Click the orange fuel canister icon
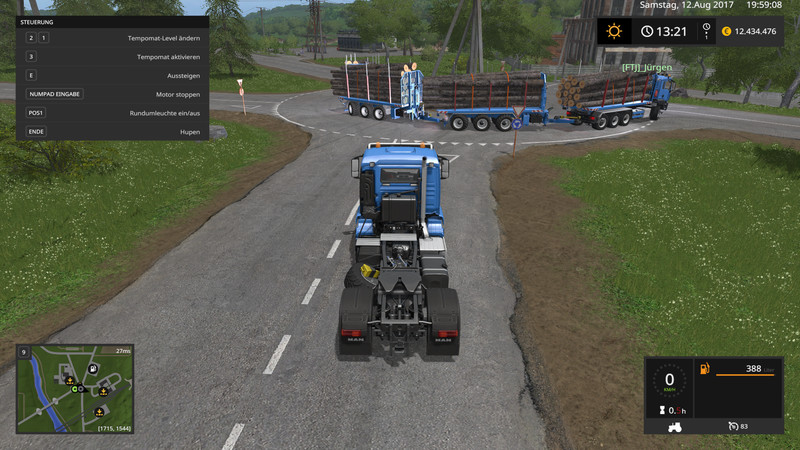The width and height of the screenshot is (800, 450). 705,369
